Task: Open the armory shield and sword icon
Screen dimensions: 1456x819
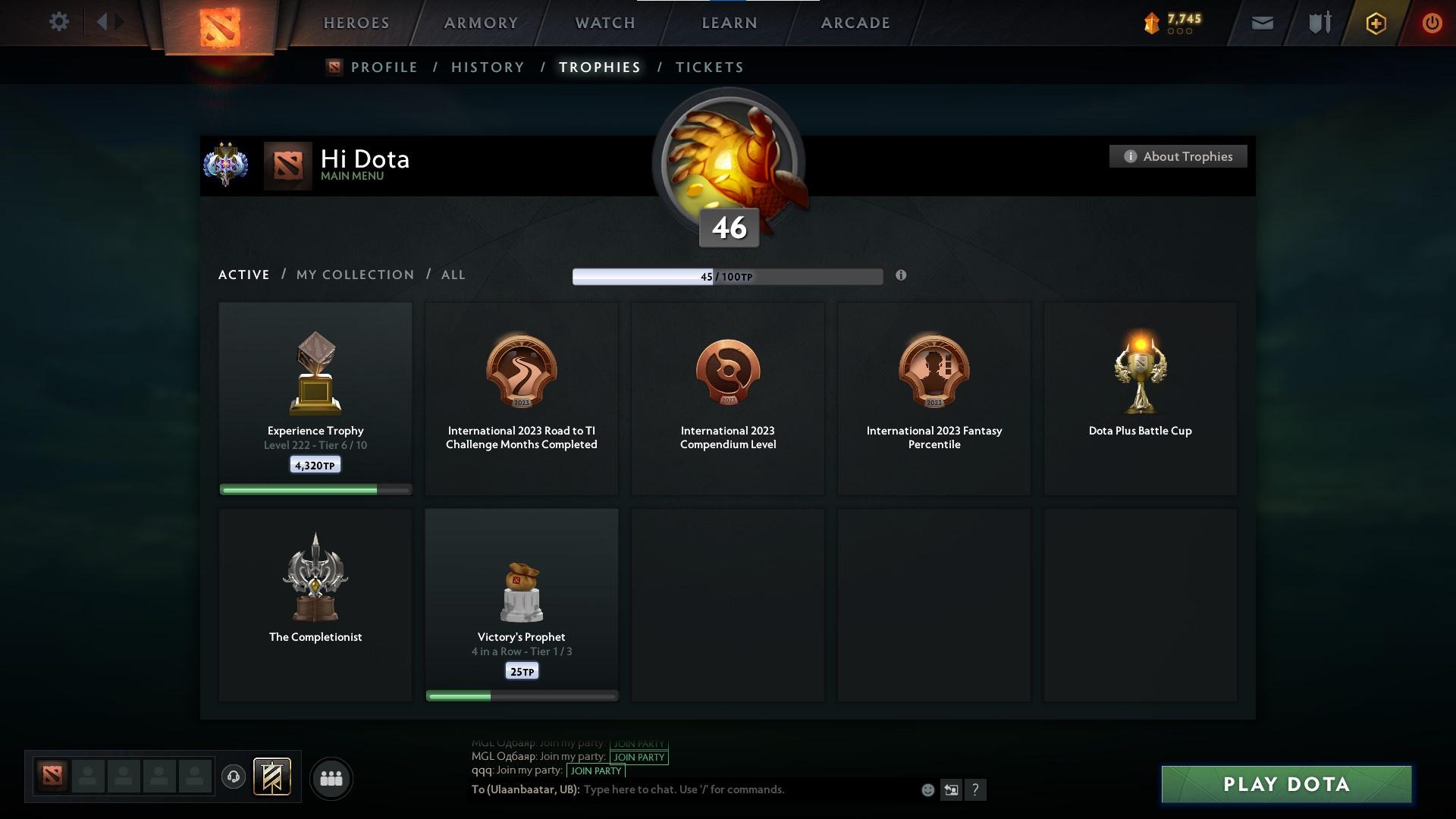Action: click(1318, 22)
